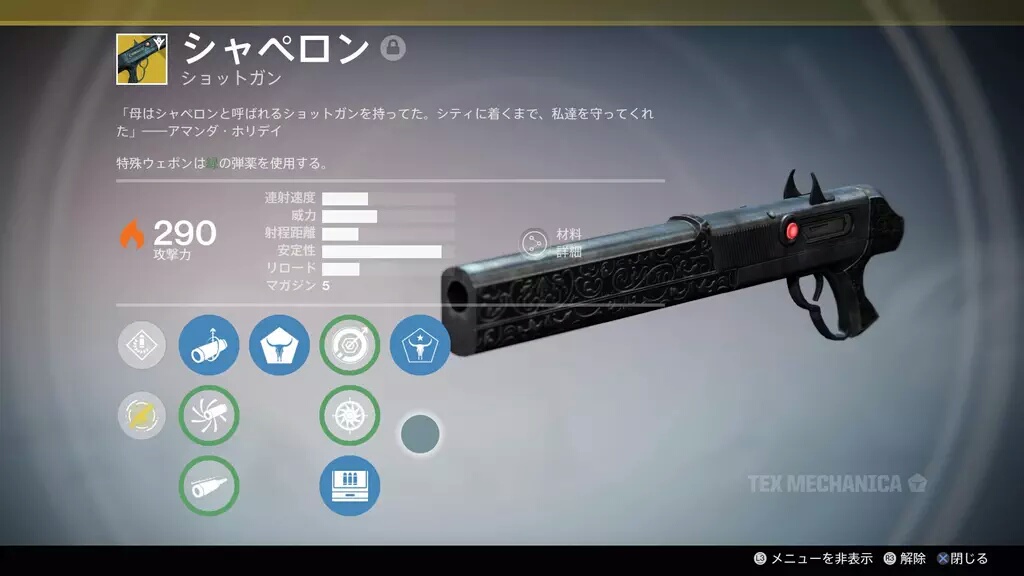
Task: Click the shotgun thumbnail icon by the title
Action: pyautogui.click(x=141, y=59)
